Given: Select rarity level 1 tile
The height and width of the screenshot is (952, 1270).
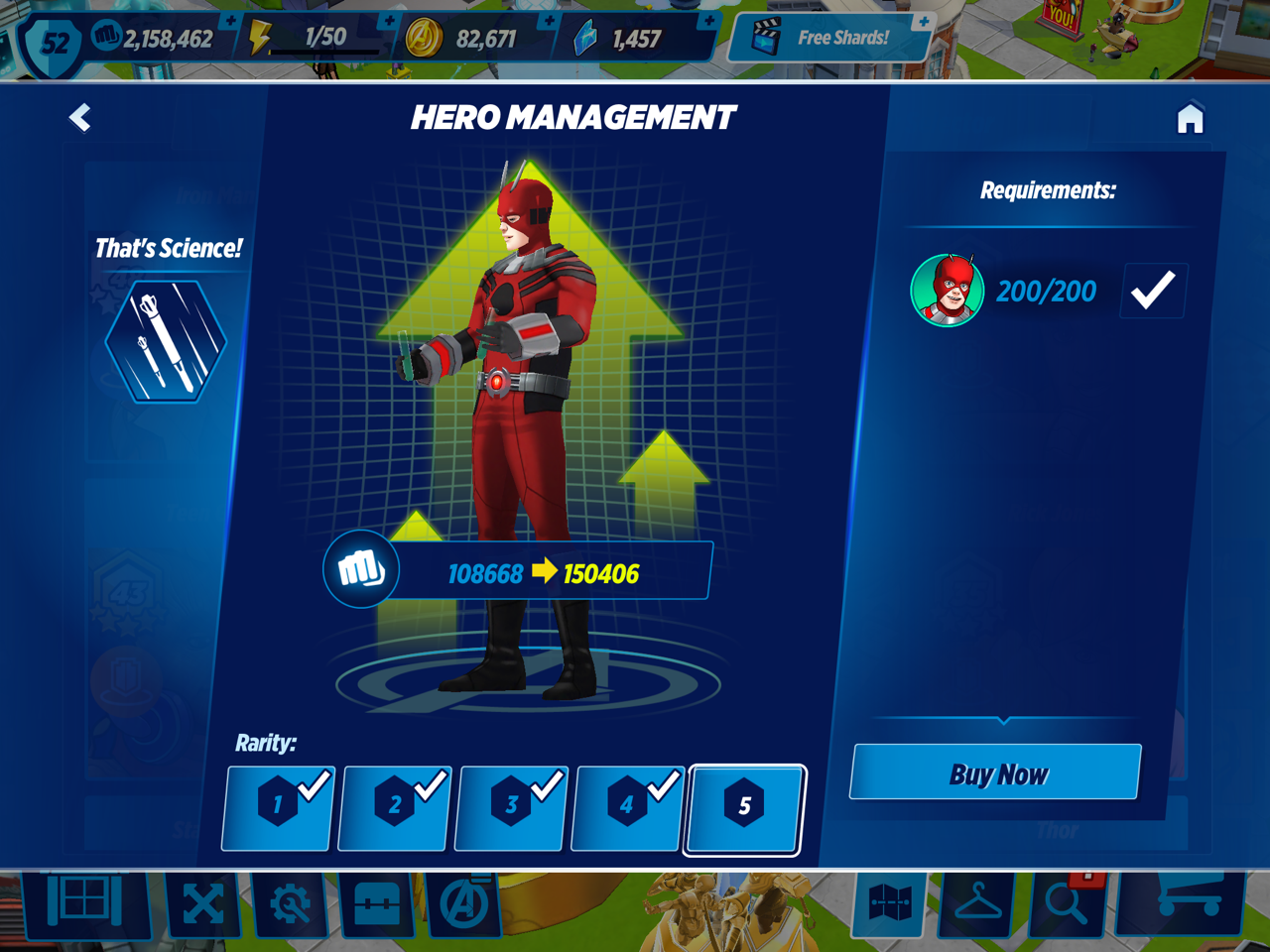Looking at the screenshot, I should coord(278,807).
